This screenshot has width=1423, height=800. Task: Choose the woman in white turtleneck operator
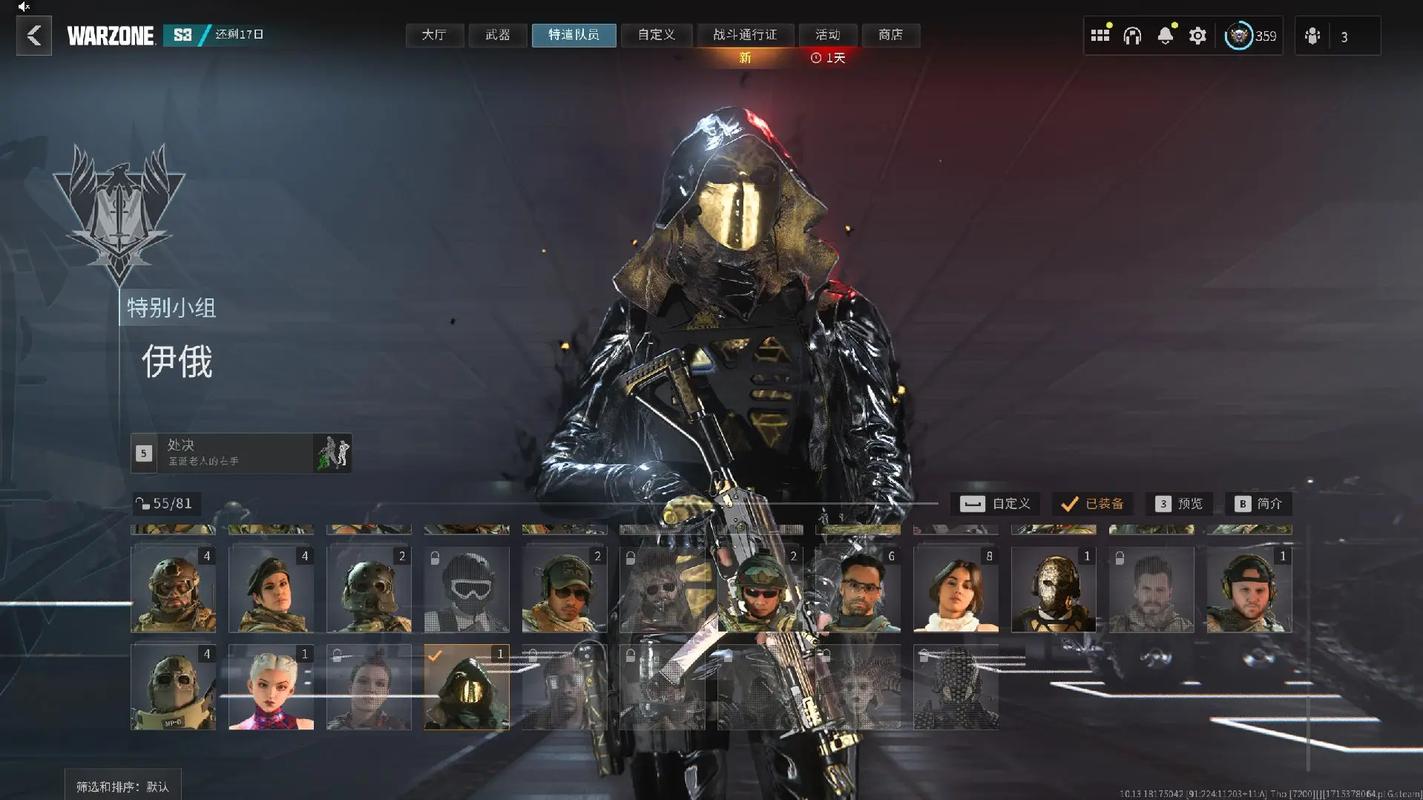tap(956, 589)
